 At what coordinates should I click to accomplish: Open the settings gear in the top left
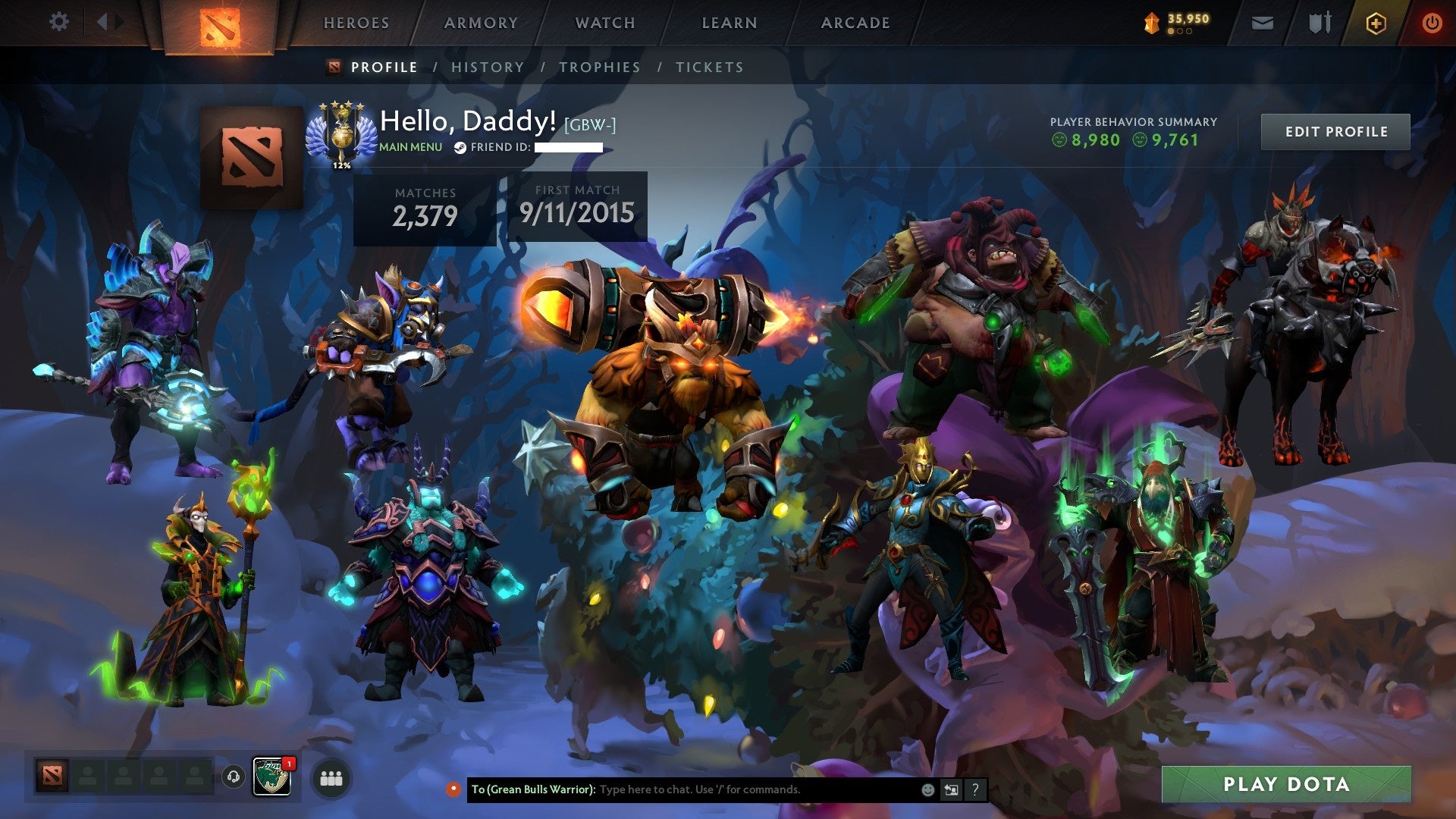tap(58, 22)
